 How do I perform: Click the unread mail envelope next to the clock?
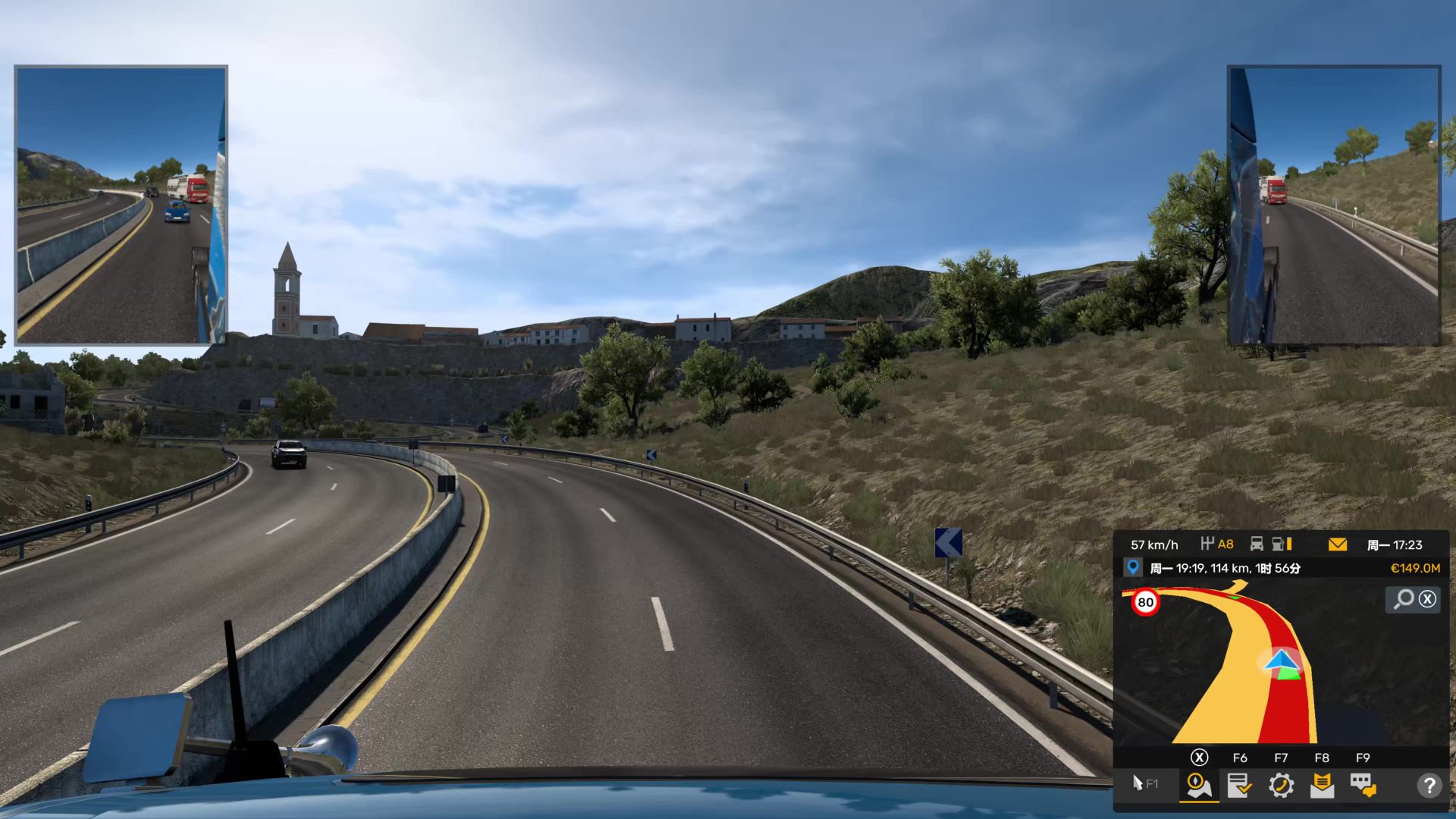pyautogui.click(x=1337, y=544)
